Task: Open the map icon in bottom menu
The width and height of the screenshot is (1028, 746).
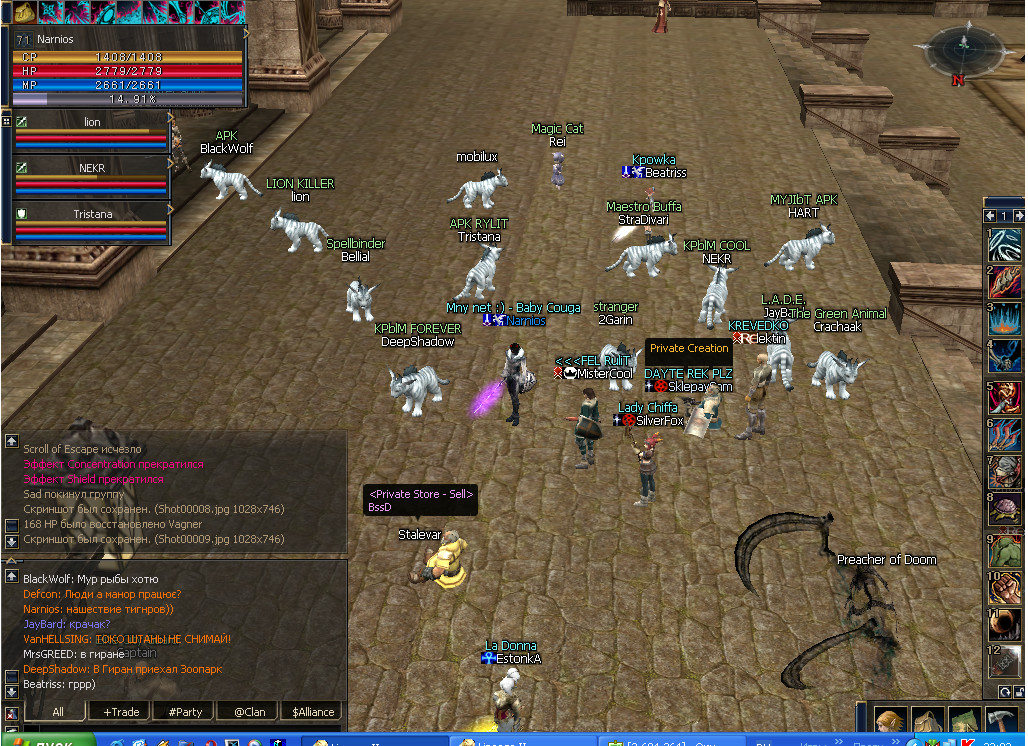Action: 964,722
